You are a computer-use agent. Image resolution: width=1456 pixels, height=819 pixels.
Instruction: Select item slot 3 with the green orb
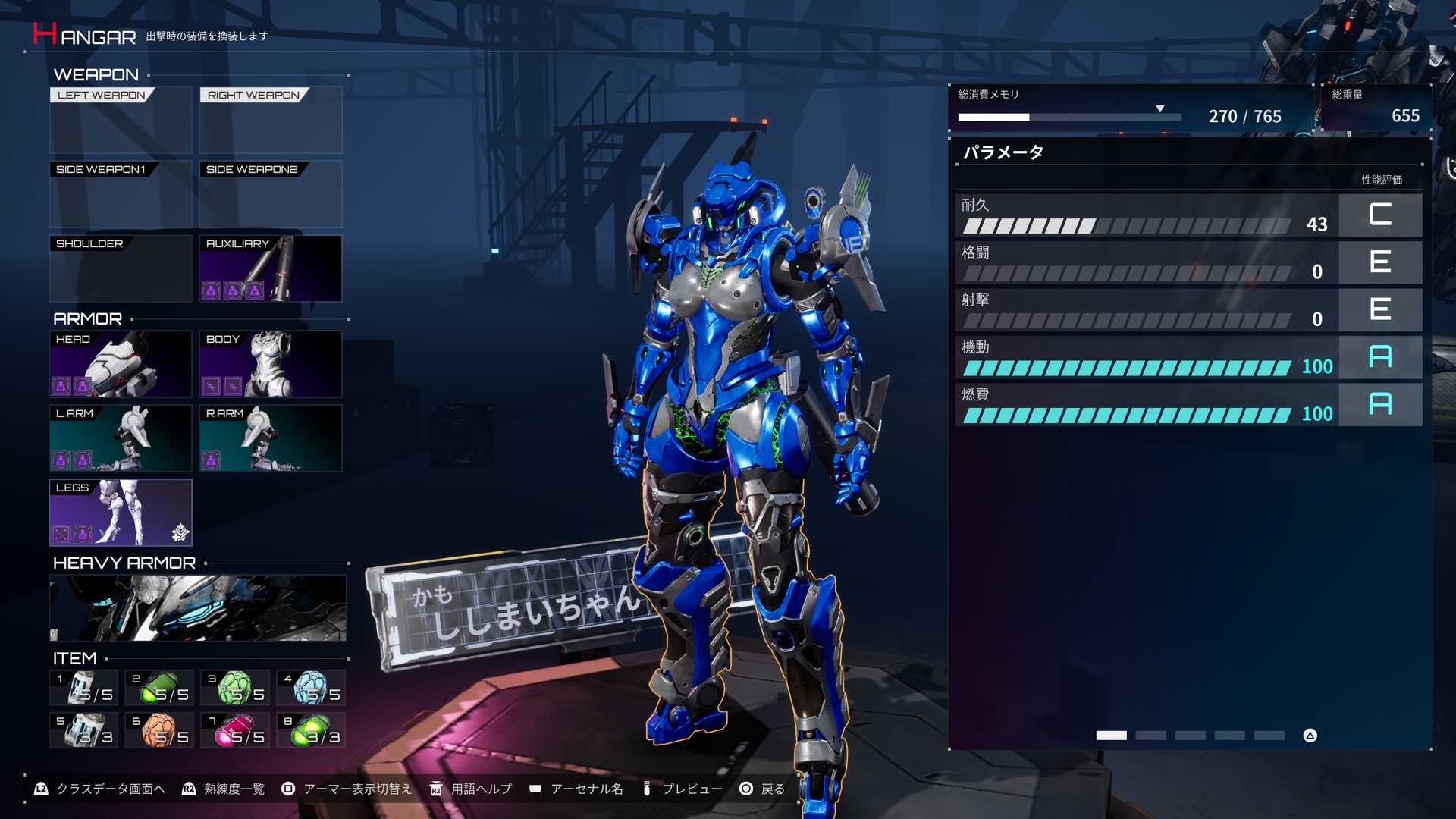coord(236,688)
